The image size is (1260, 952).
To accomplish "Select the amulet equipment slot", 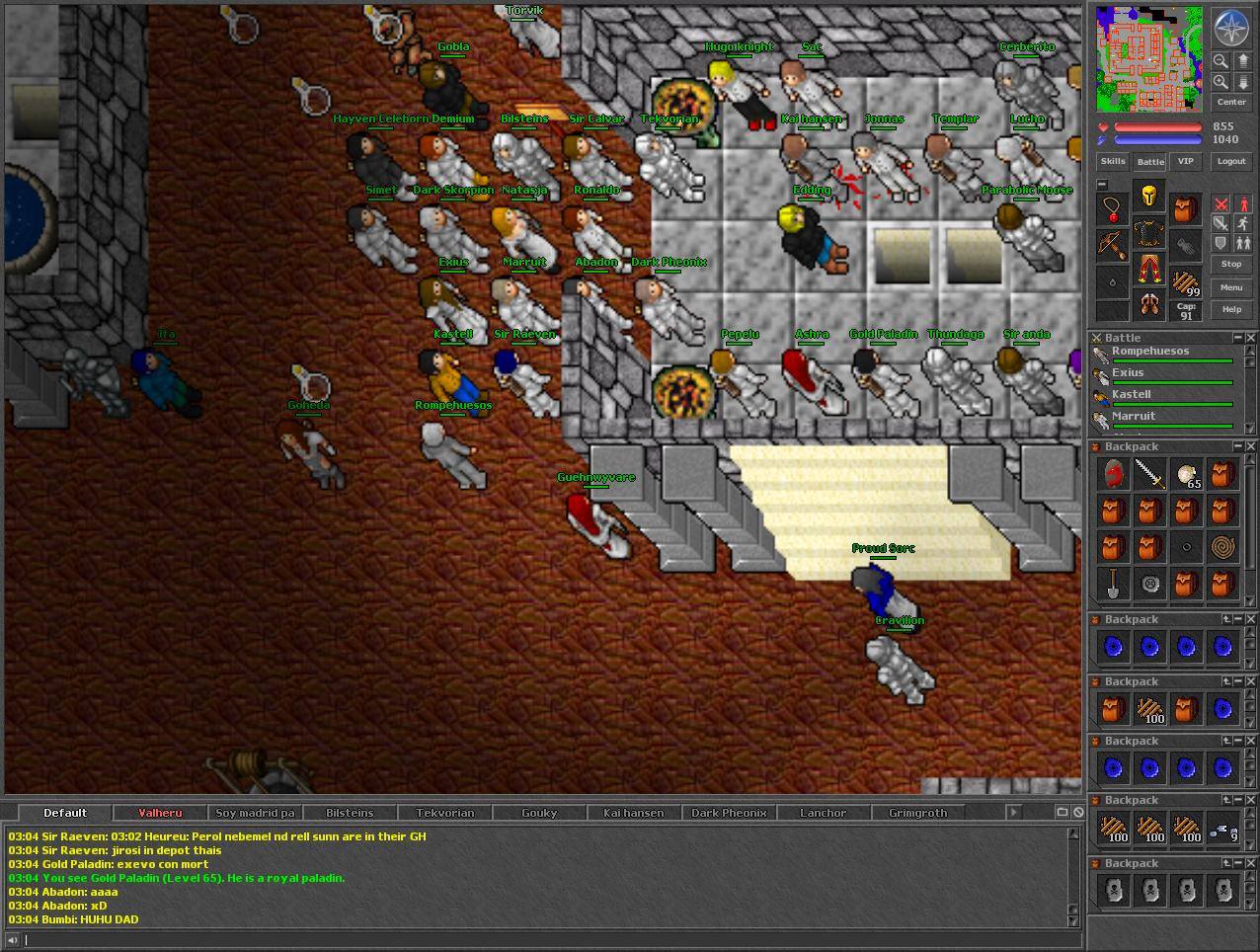I will click(x=1113, y=208).
